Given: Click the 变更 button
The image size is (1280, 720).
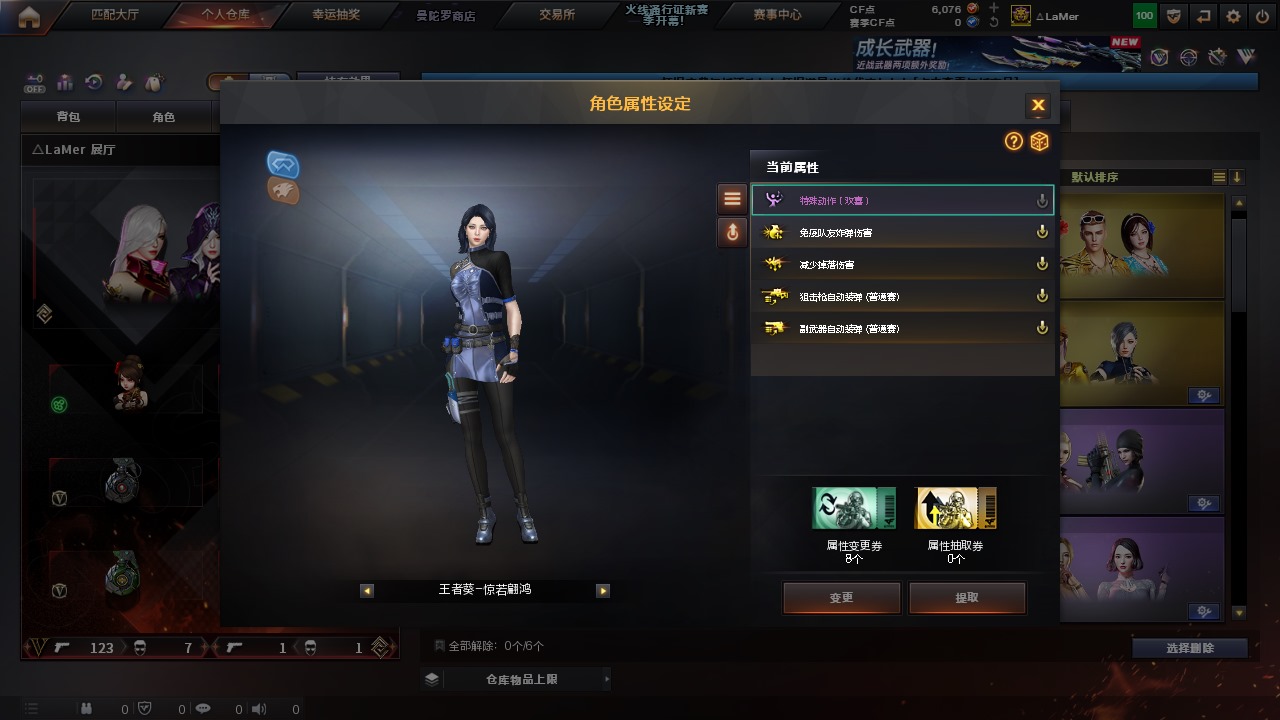Looking at the screenshot, I should 841,598.
